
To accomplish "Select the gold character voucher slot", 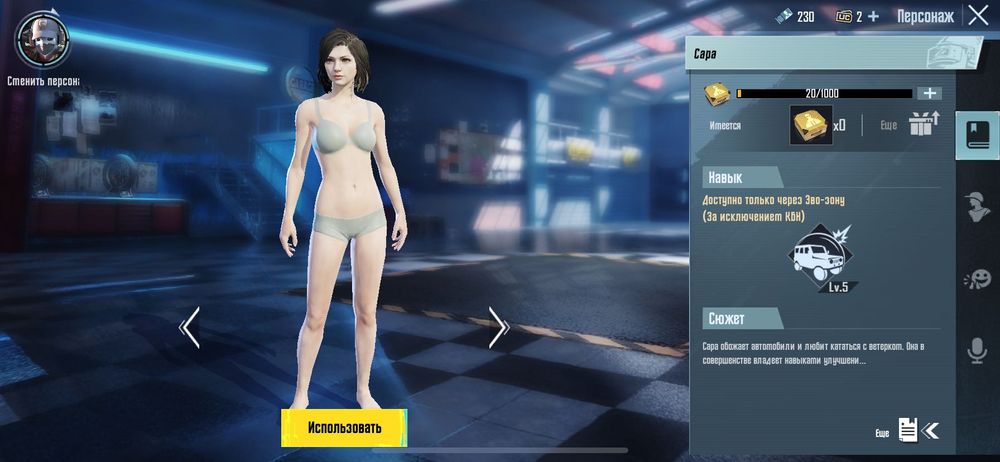I will [811, 125].
